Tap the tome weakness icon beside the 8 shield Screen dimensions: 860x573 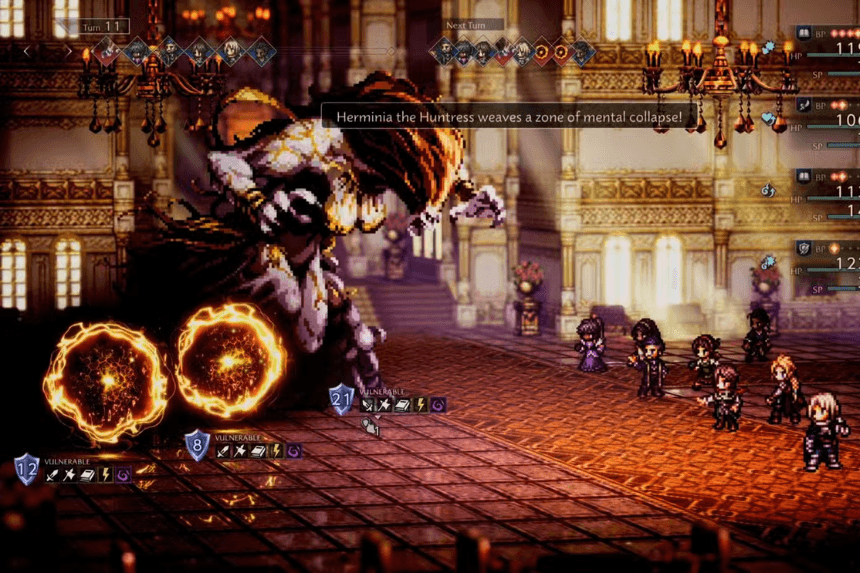point(258,451)
